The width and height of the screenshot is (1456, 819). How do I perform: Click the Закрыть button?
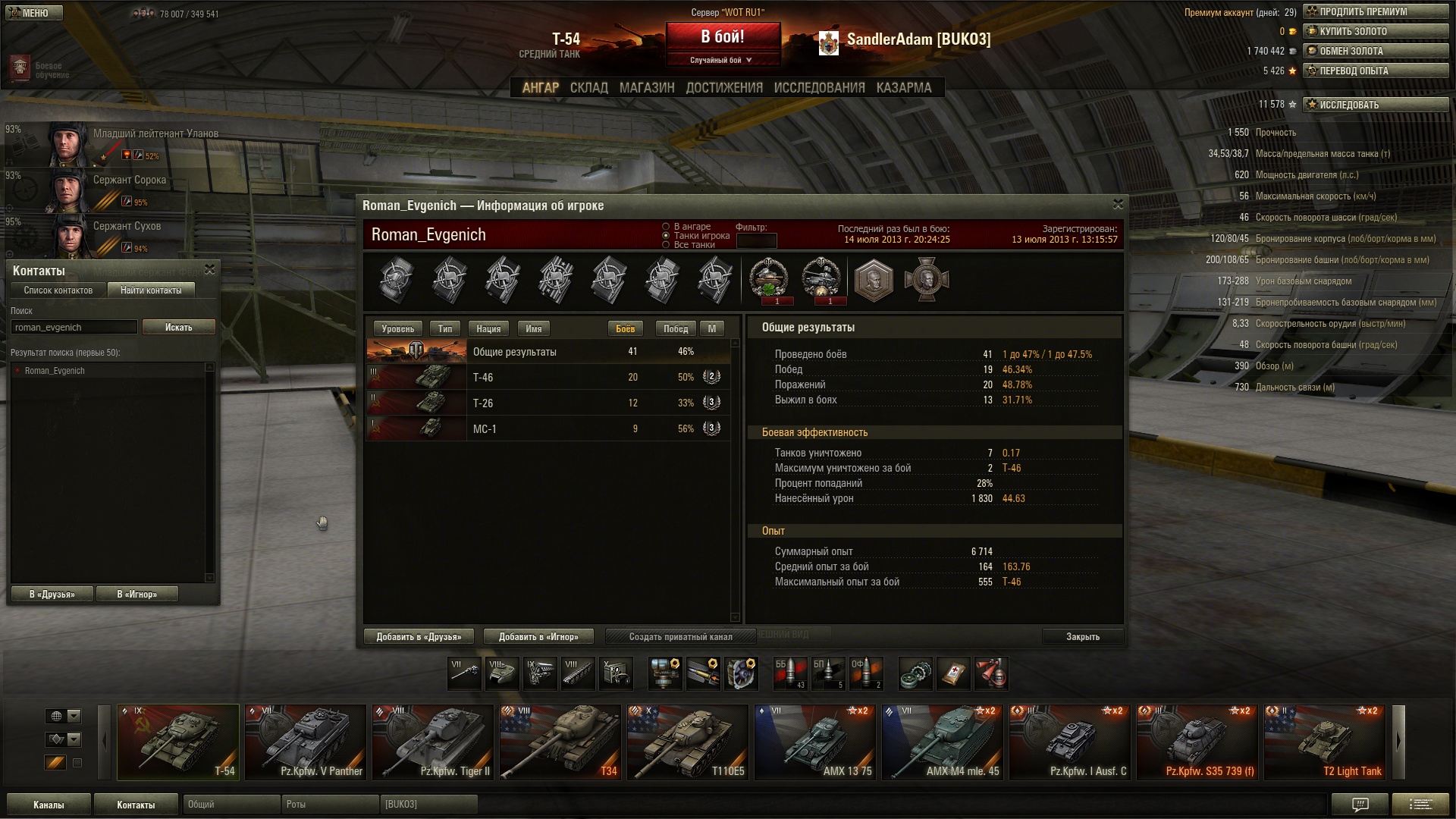click(x=1082, y=636)
